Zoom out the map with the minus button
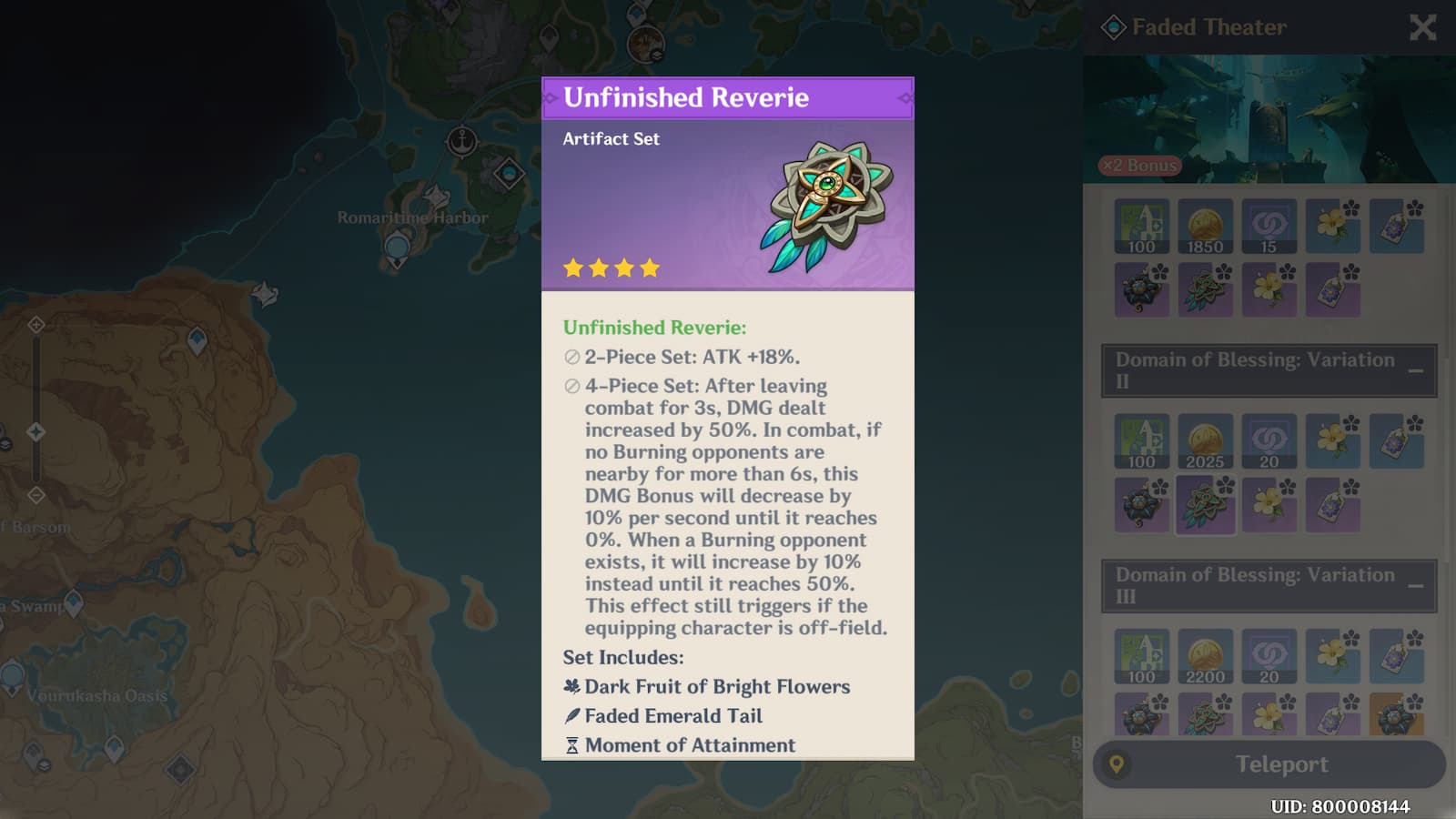 point(35,495)
